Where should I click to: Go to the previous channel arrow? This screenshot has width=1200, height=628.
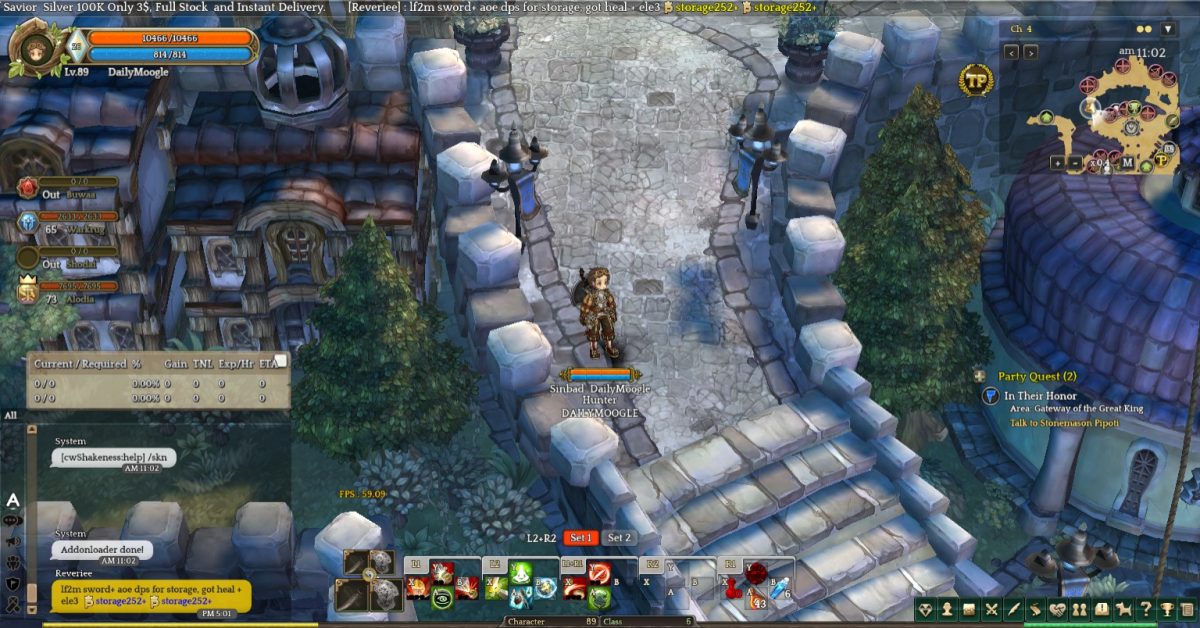1012,52
